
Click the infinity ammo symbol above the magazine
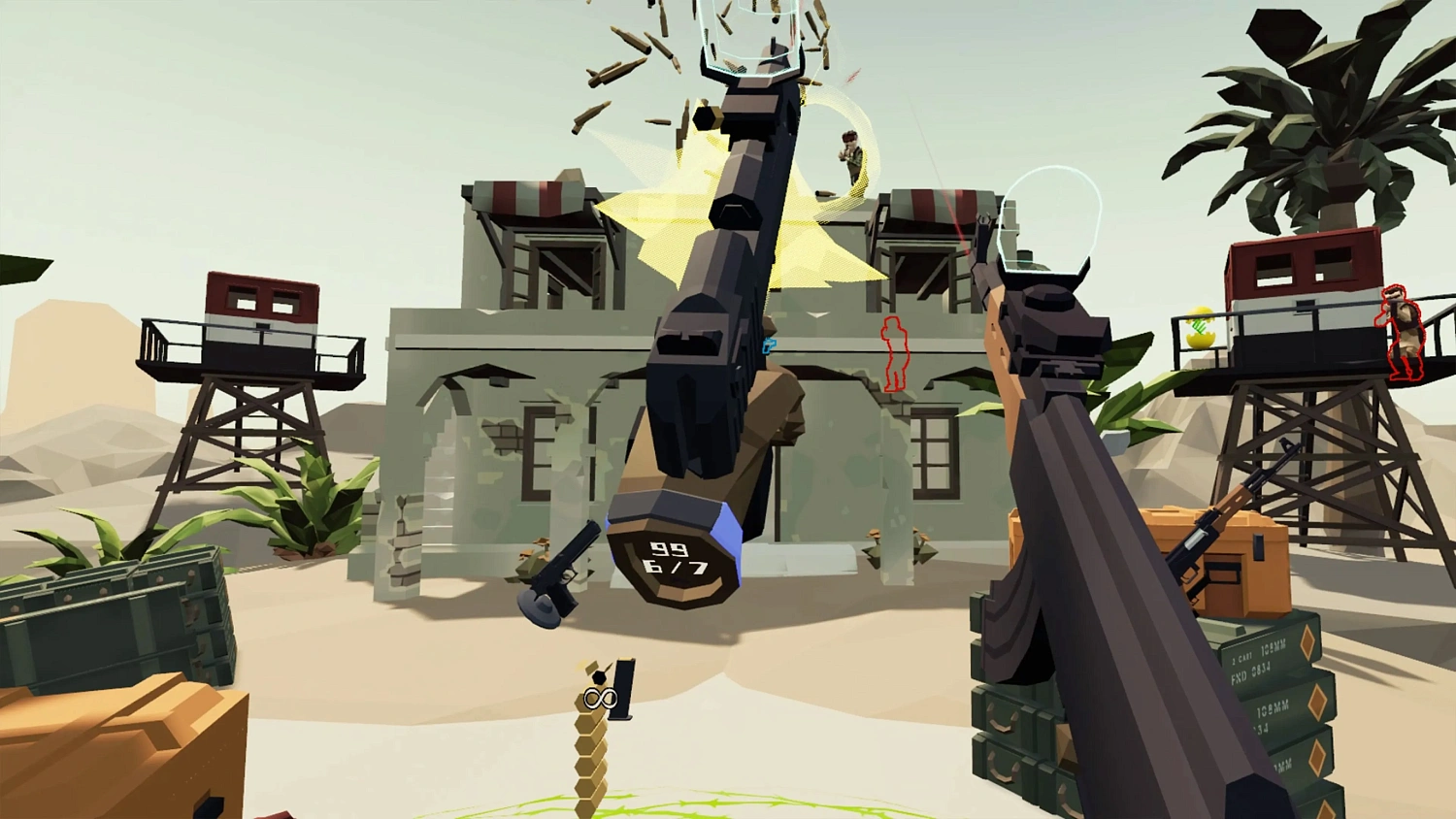[602, 695]
